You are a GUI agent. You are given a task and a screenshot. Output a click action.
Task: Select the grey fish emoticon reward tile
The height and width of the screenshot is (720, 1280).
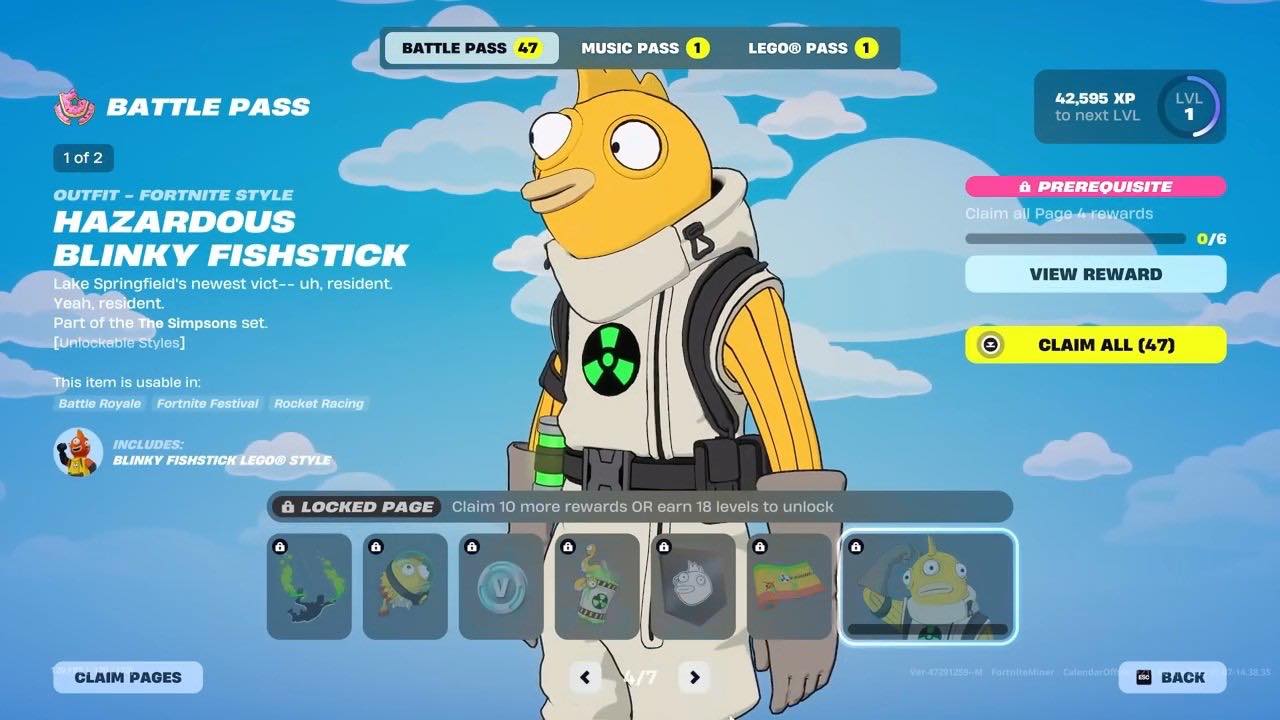[693, 587]
